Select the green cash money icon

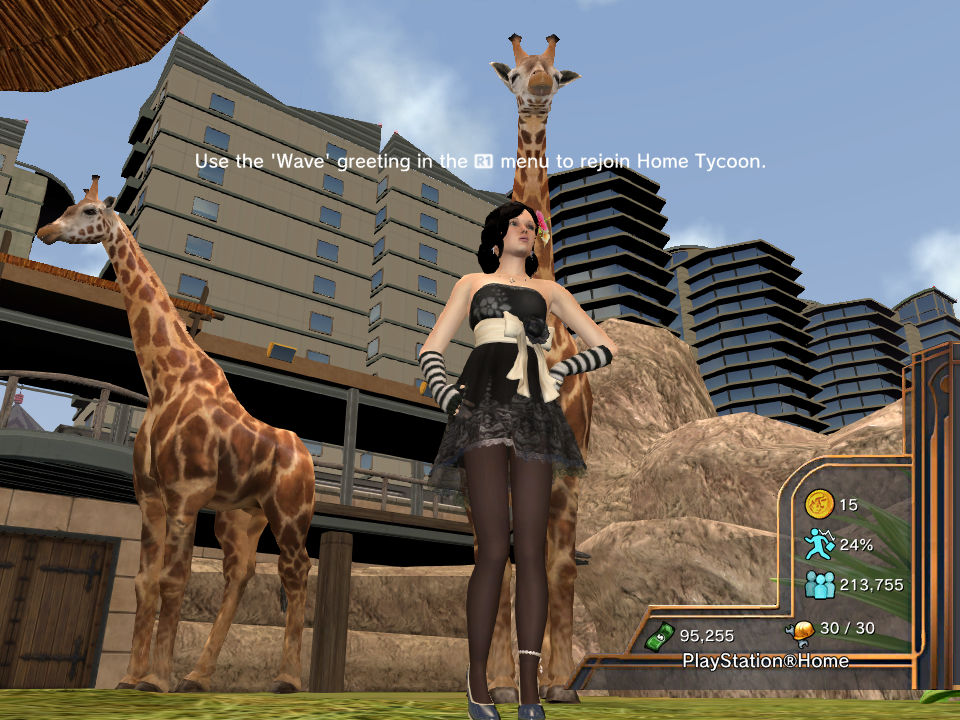(x=658, y=635)
